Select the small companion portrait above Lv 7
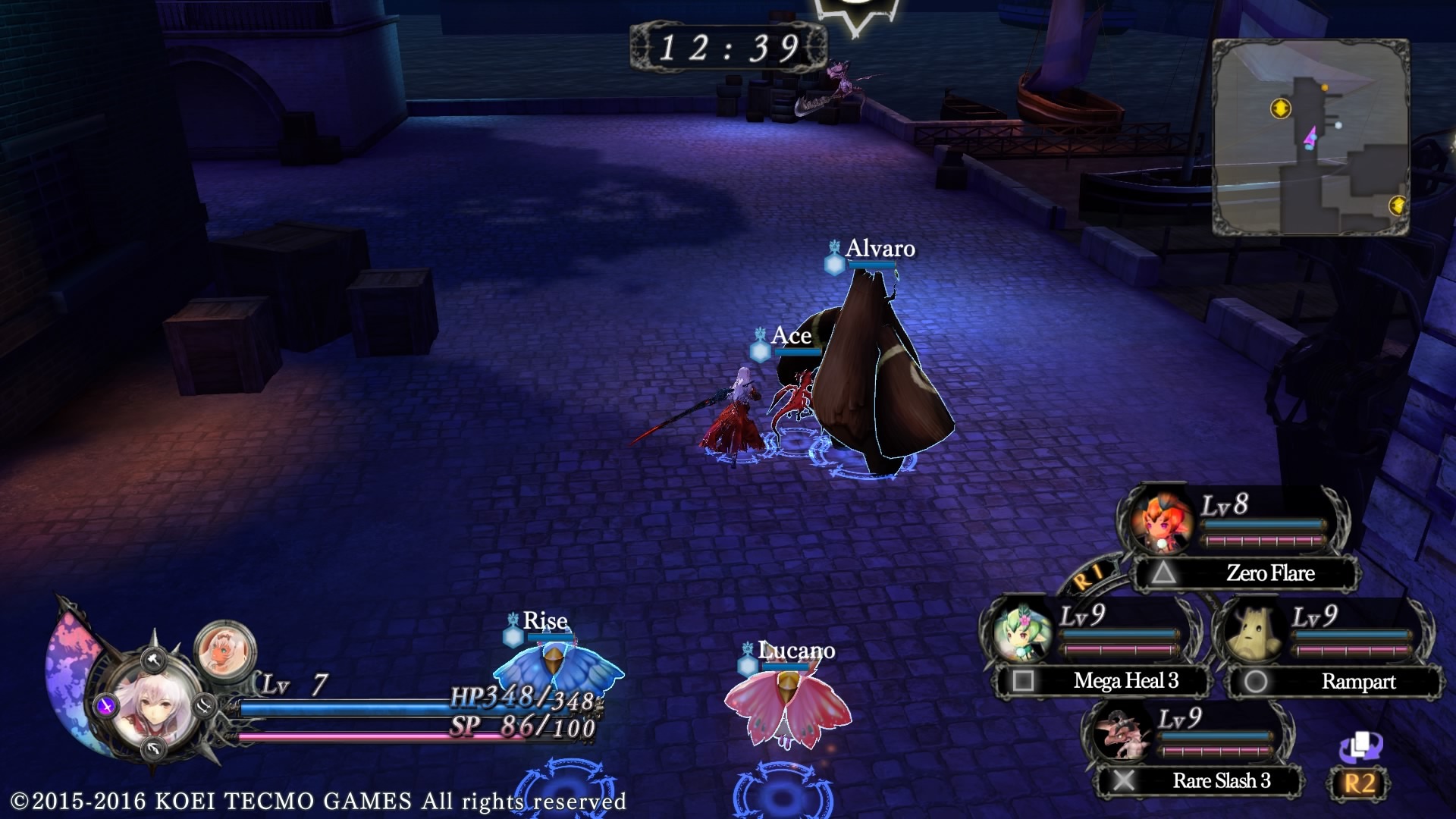 pos(224,649)
